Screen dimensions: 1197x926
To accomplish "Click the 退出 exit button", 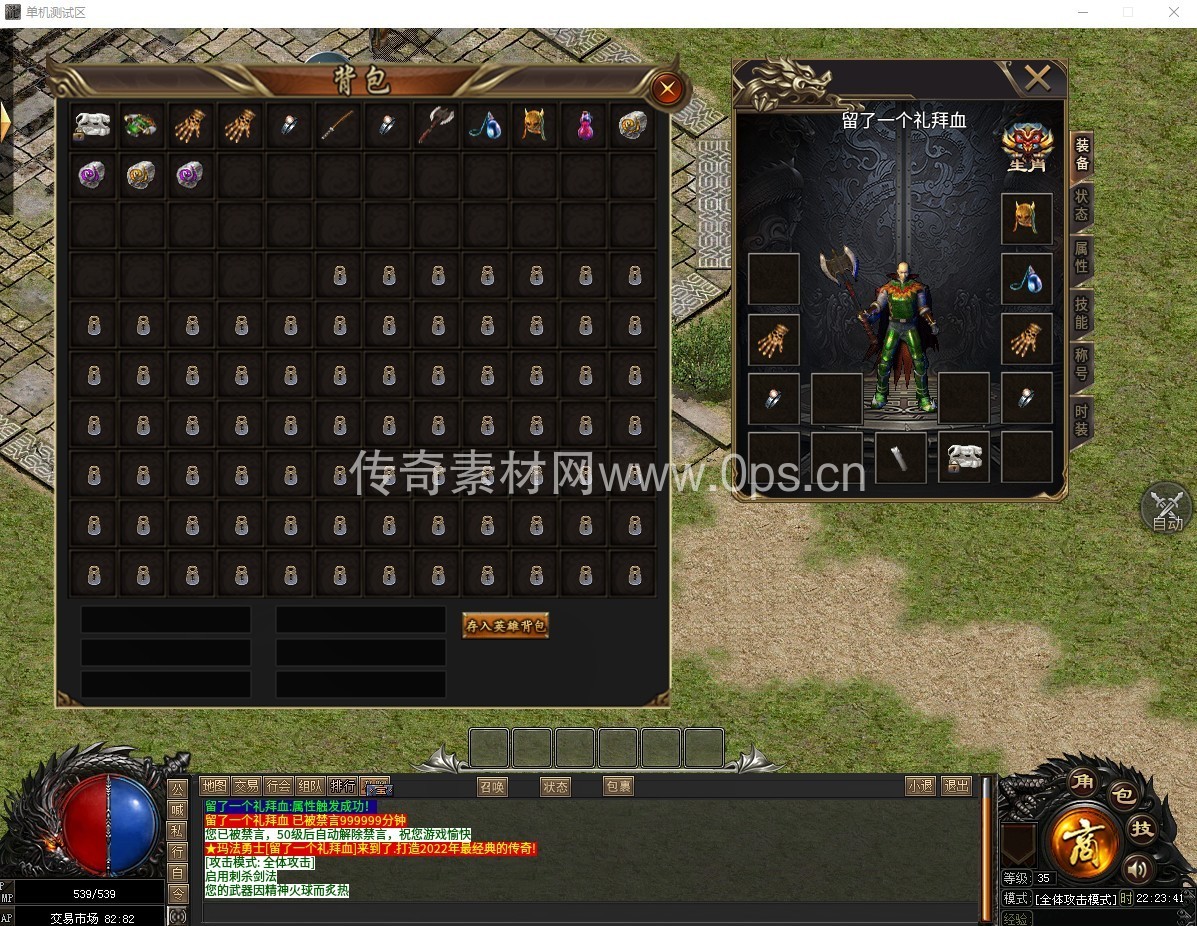I will 956,786.
